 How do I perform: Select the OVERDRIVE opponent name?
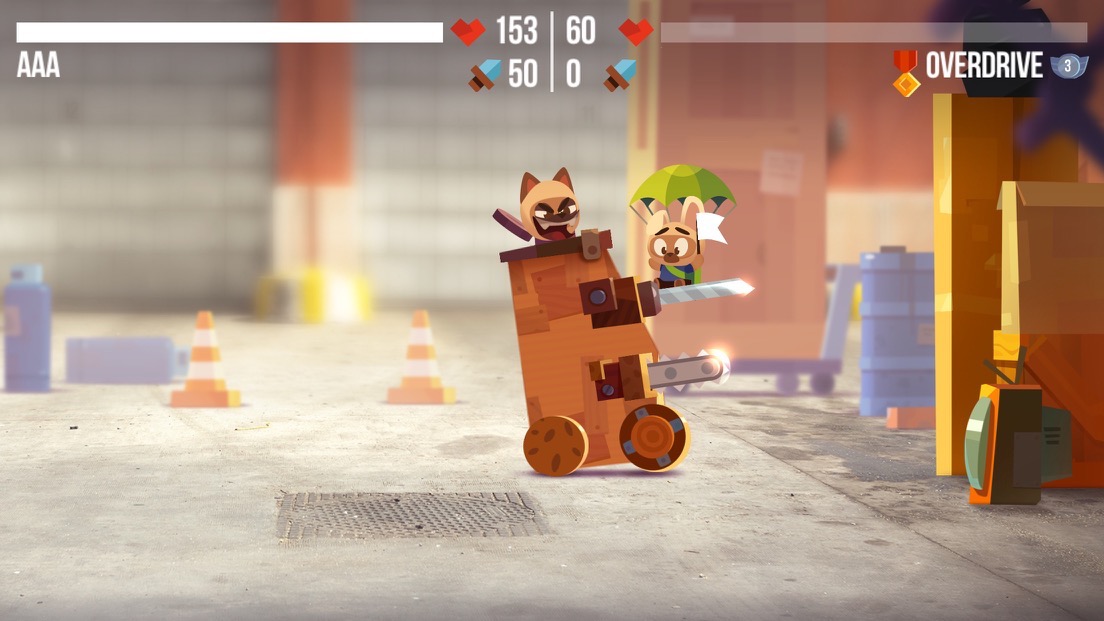(x=984, y=66)
